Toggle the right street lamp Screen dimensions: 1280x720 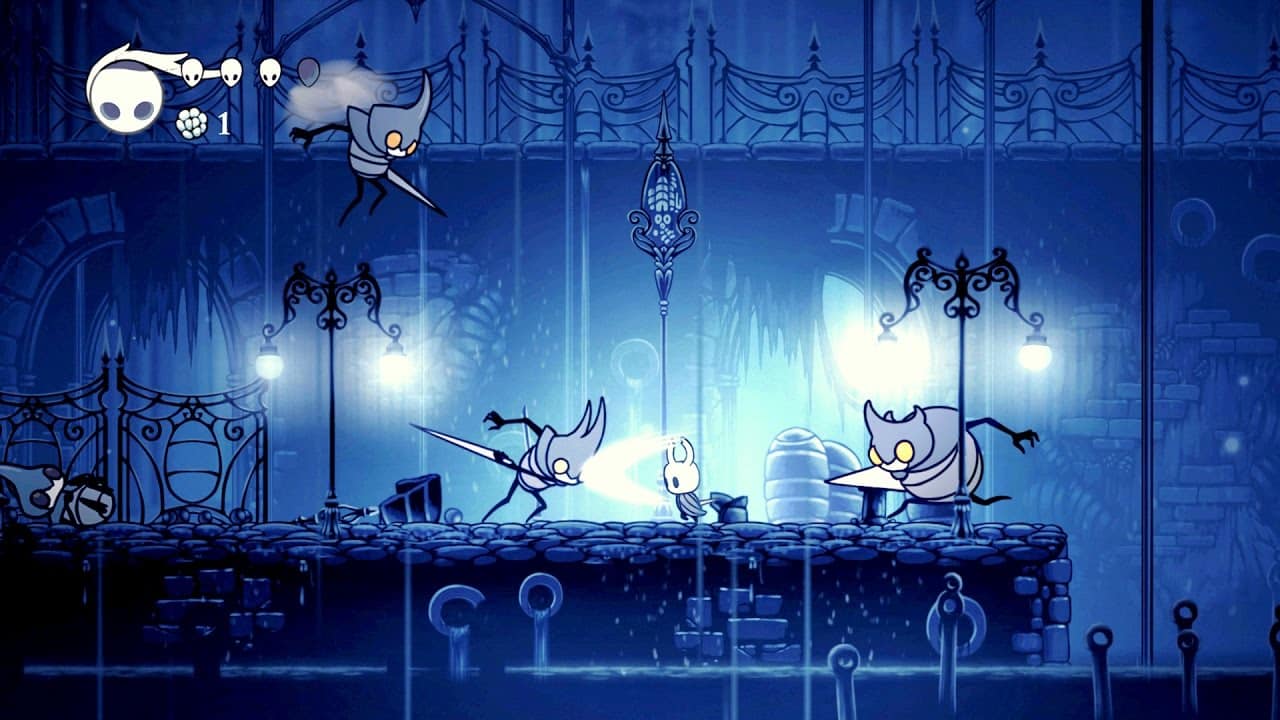pyautogui.click(x=960, y=320)
